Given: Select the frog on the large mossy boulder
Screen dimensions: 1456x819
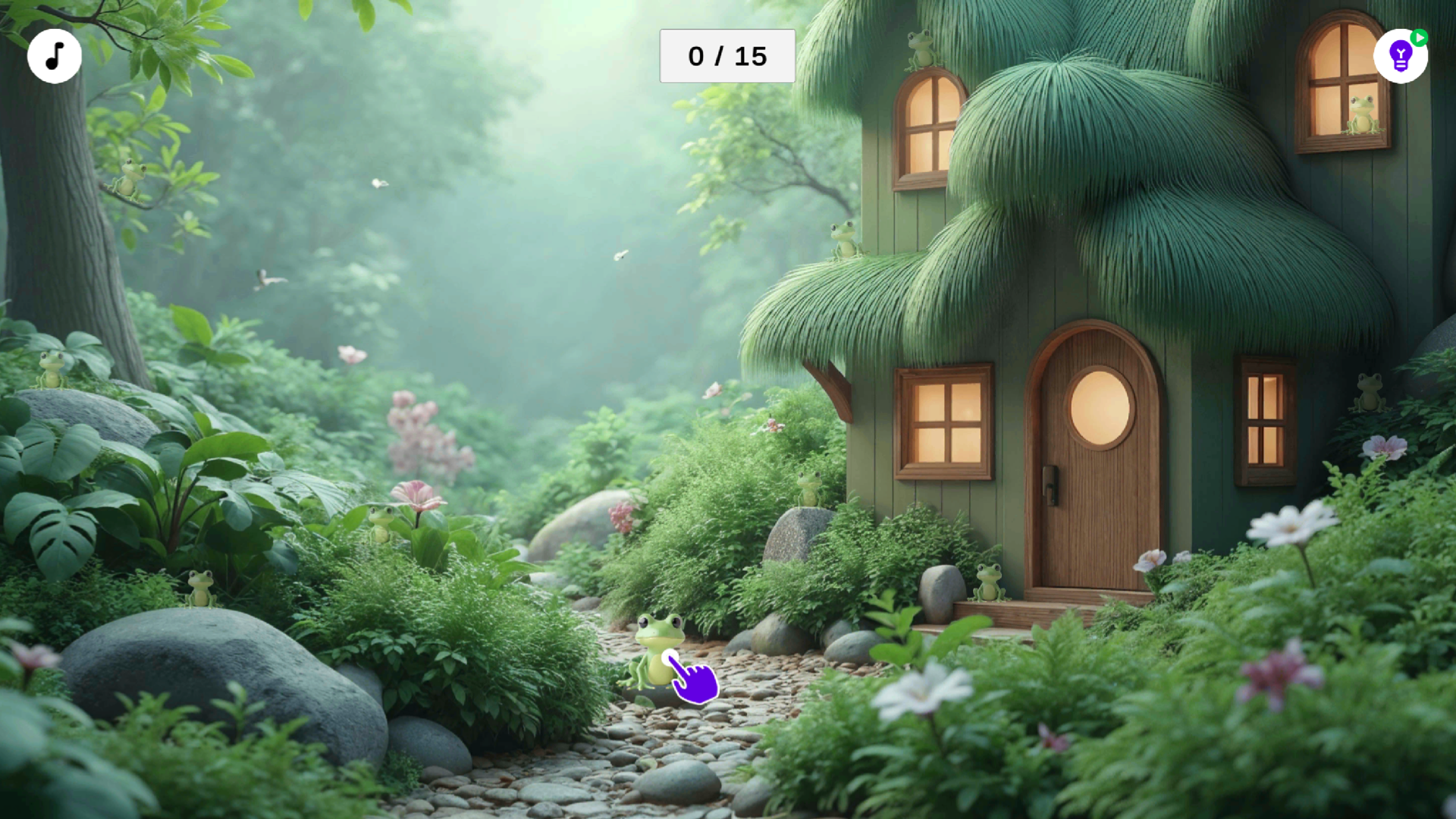Looking at the screenshot, I should pyautogui.click(x=49, y=372).
